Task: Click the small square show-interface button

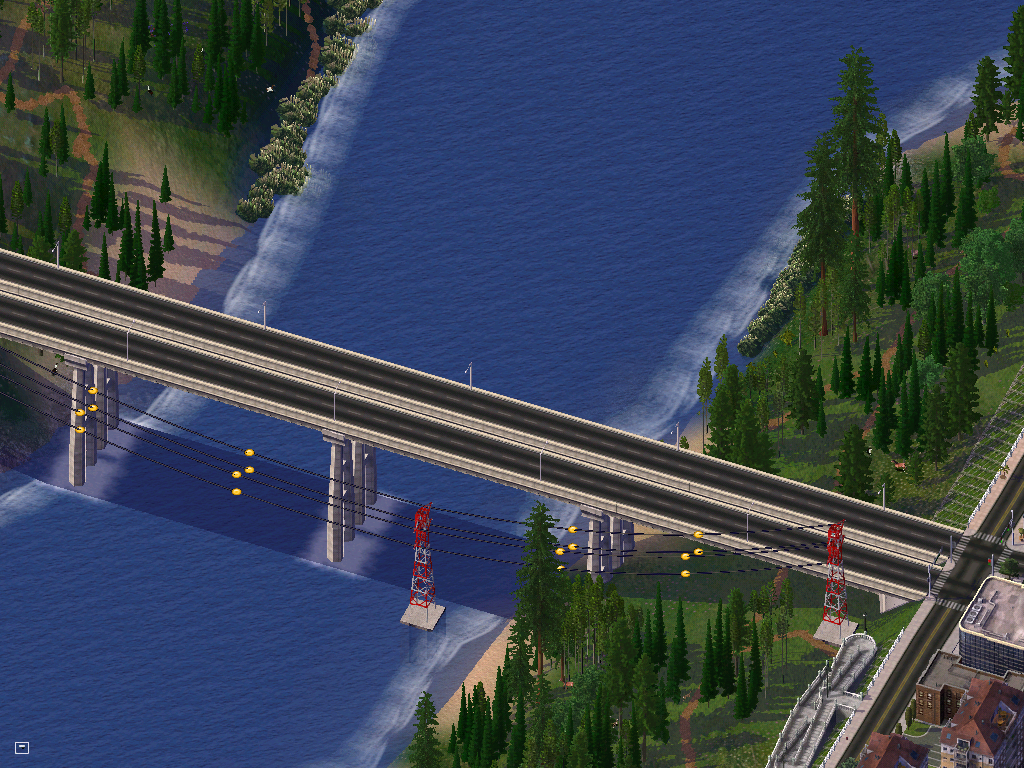Action: point(22,747)
